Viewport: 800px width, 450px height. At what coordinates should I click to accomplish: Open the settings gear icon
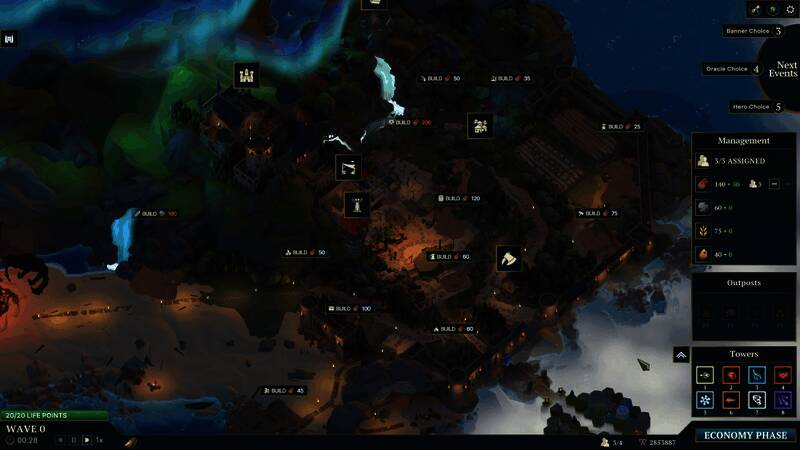[789, 9]
